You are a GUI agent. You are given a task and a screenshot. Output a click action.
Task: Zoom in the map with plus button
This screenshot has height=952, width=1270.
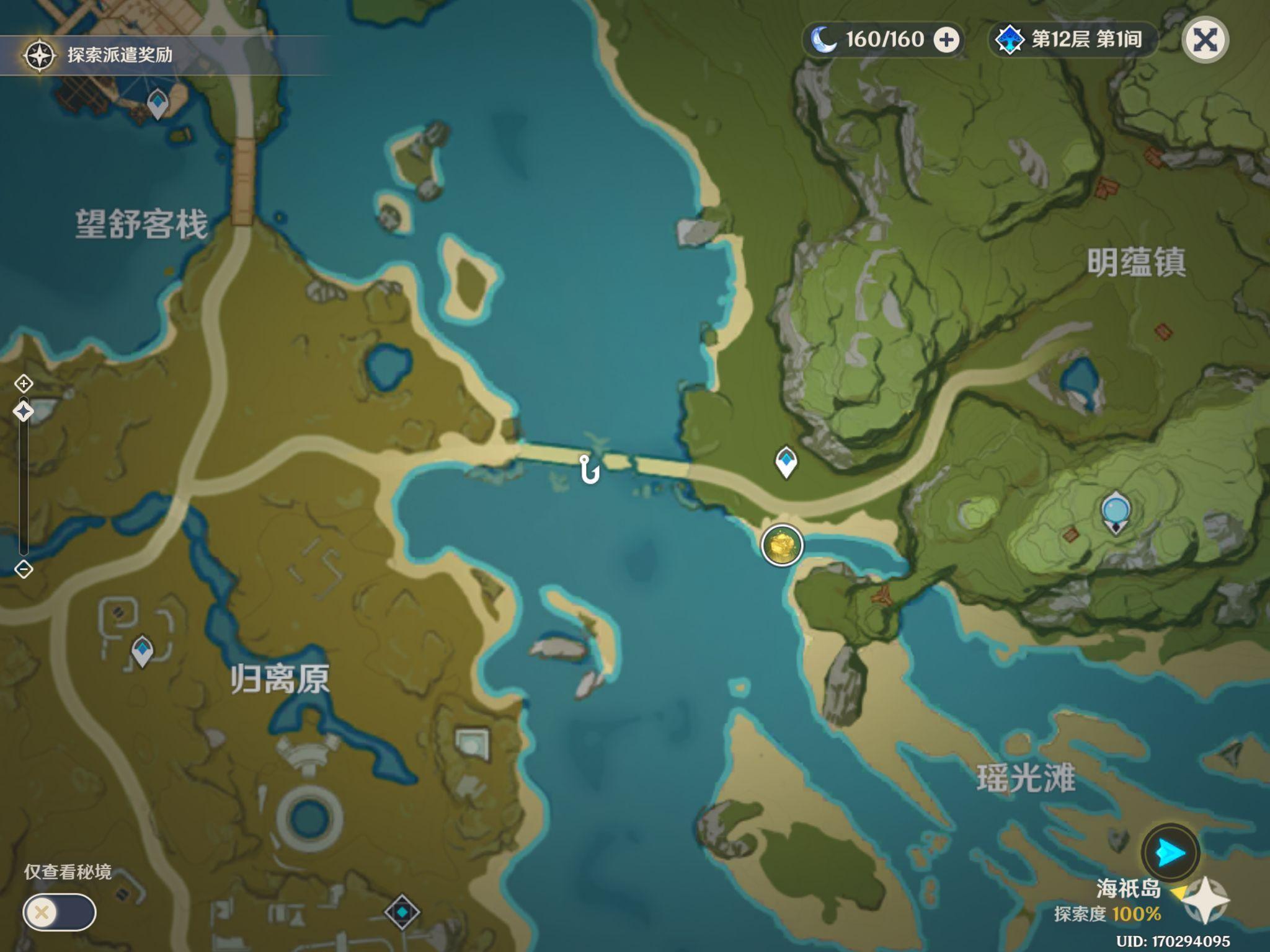coord(24,384)
